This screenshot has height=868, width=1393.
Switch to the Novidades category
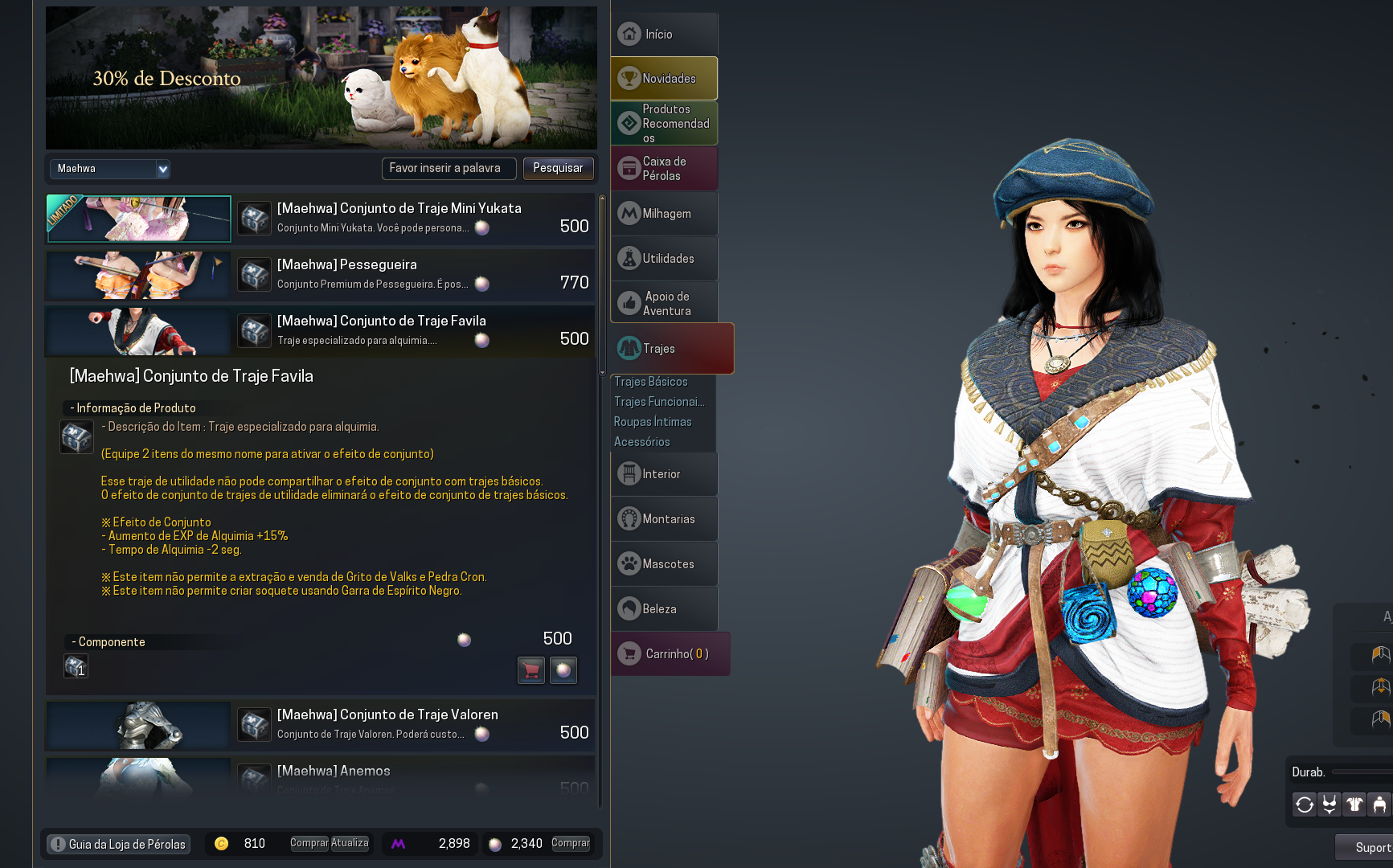pos(664,79)
